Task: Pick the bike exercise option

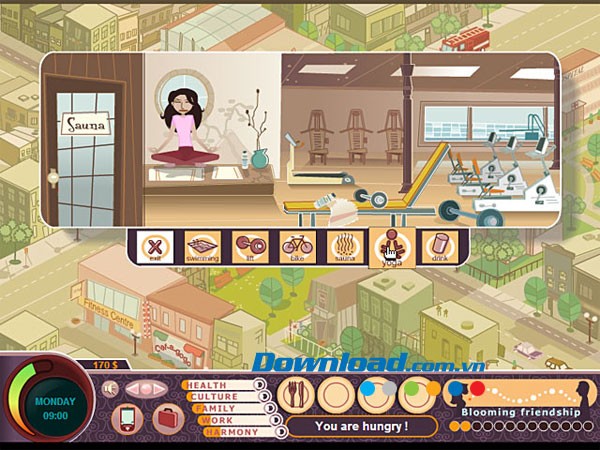Action: 297,246
